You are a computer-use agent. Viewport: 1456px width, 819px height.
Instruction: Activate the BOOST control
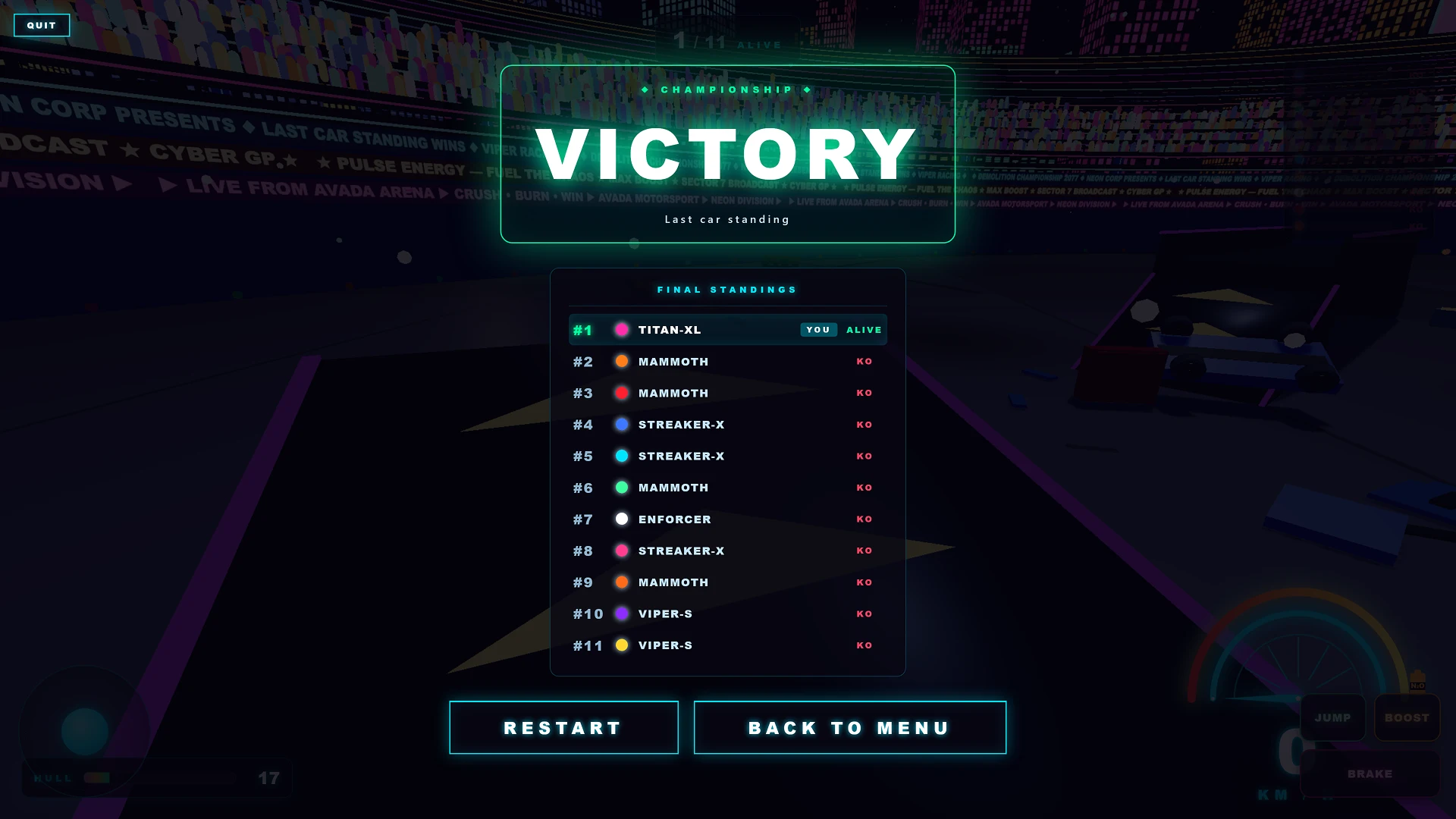[x=1407, y=717]
